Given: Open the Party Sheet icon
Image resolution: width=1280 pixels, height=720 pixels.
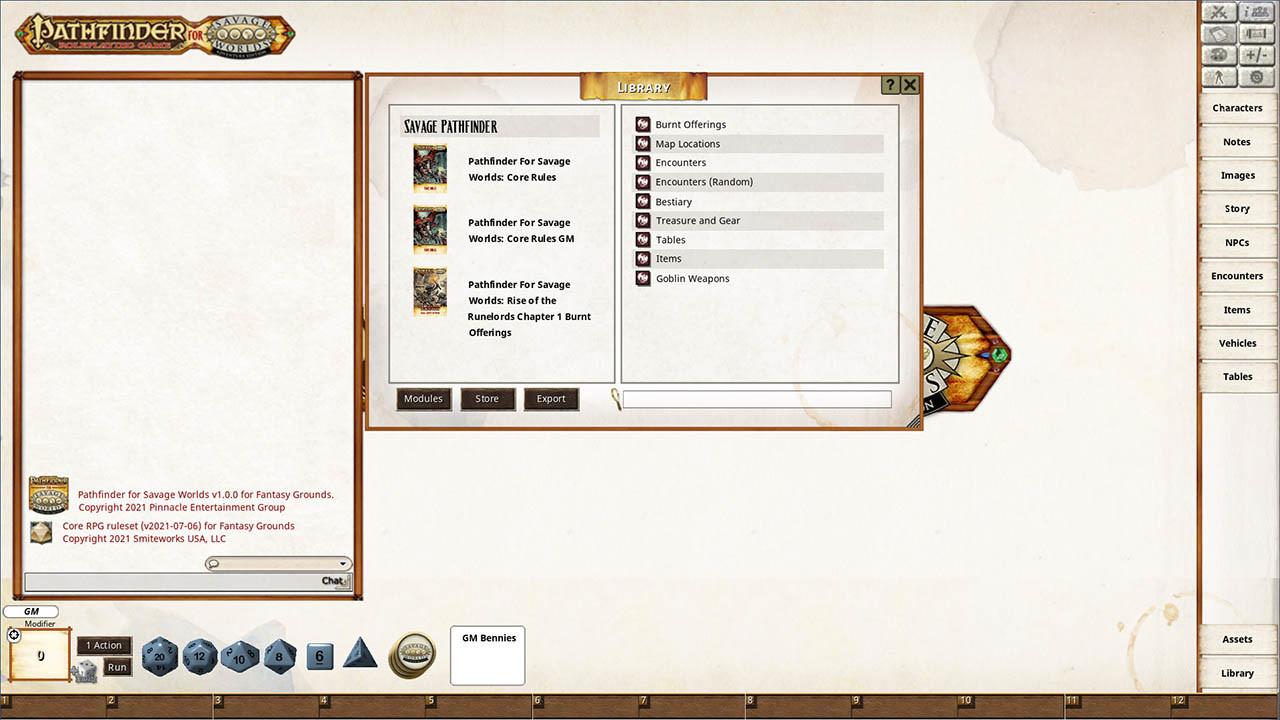Looking at the screenshot, I should click(x=1255, y=11).
